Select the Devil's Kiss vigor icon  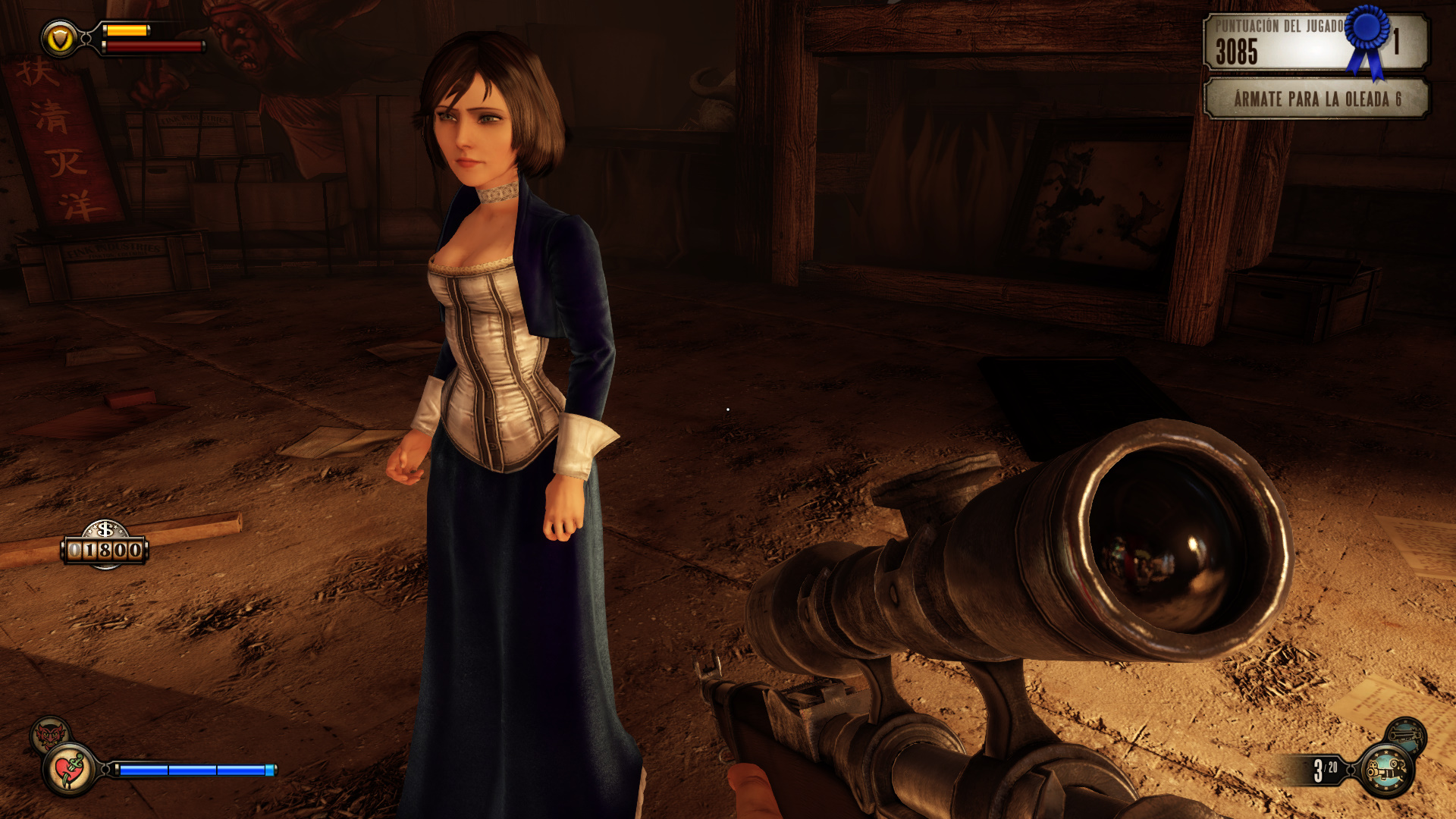click(x=50, y=735)
